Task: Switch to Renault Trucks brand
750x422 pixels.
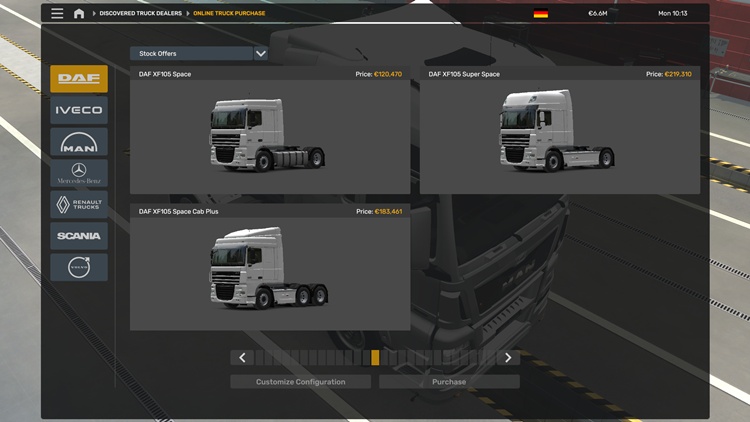Action: tap(79, 204)
